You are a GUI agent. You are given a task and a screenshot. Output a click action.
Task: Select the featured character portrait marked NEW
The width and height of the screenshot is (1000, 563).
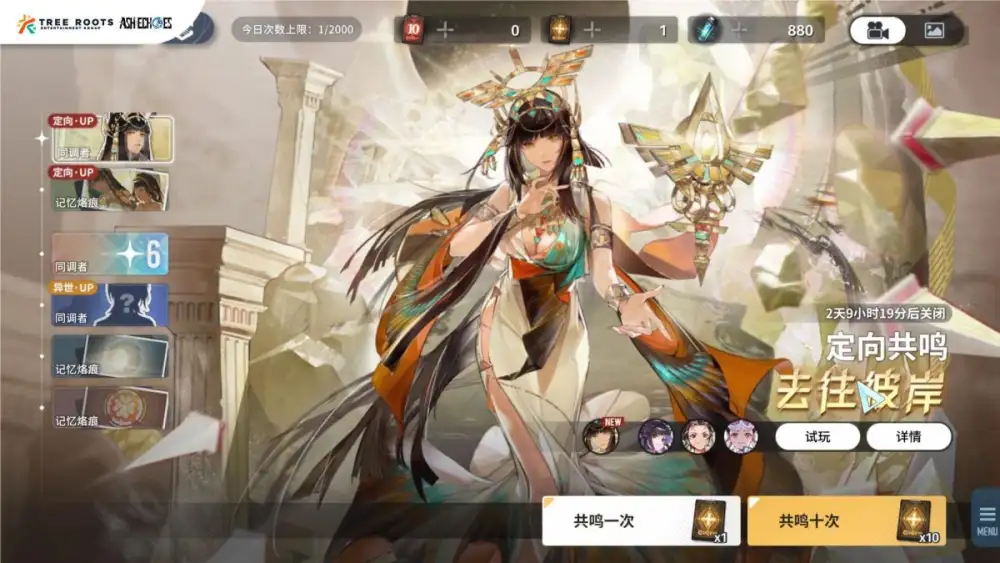coord(602,437)
